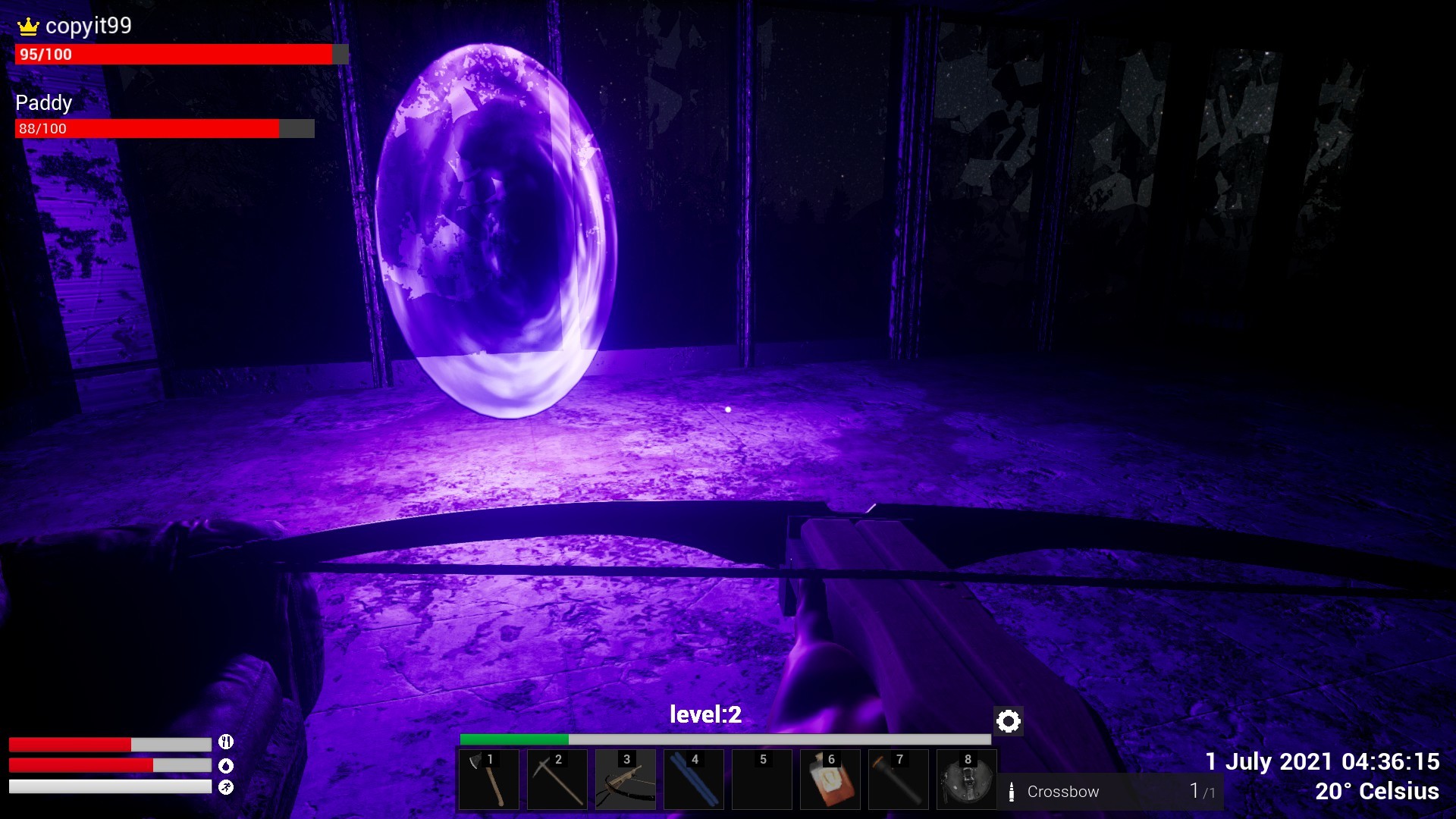1456x819 pixels.
Task: Select the blue arrows in hotbar slot 4
Action: pos(693,780)
